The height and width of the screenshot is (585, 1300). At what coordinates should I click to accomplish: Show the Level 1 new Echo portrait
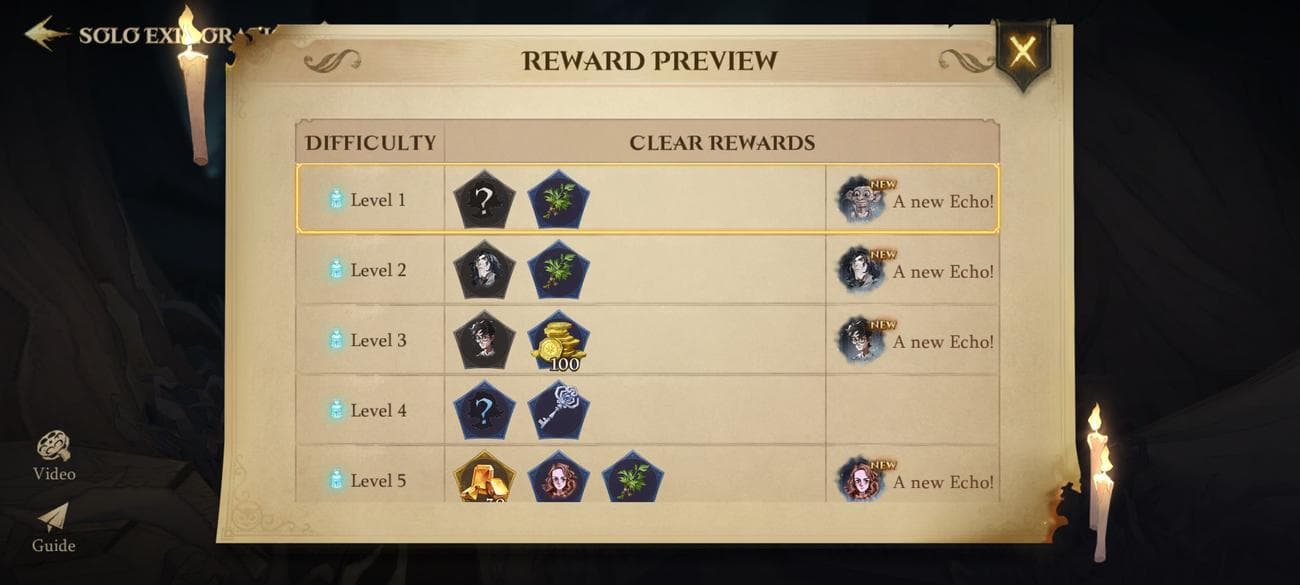pos(860,200)
